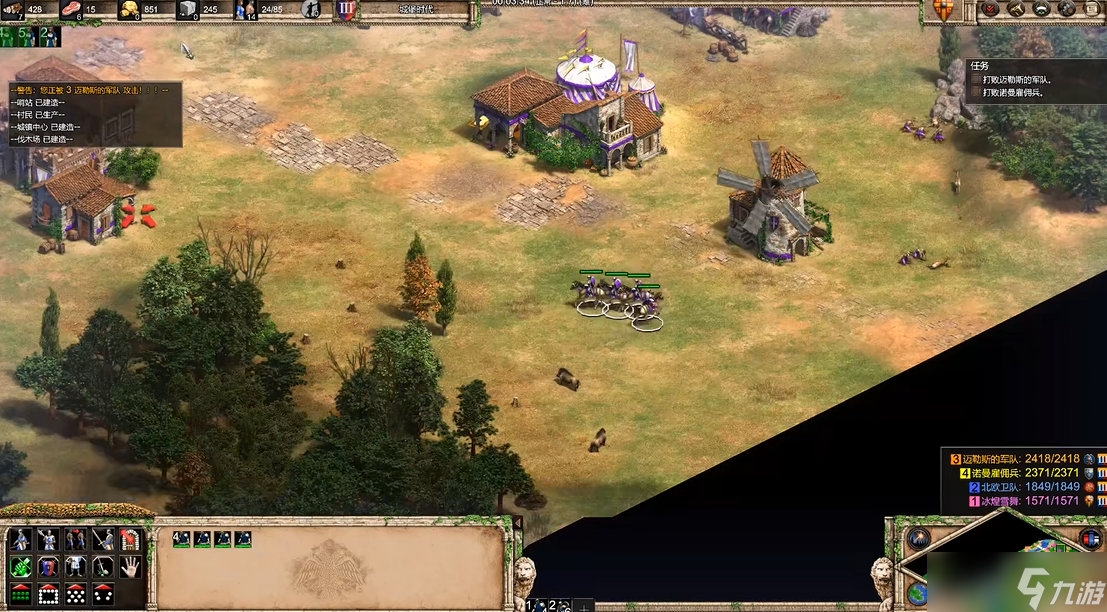Activate the stop command open hand icon

click(130, 567)
